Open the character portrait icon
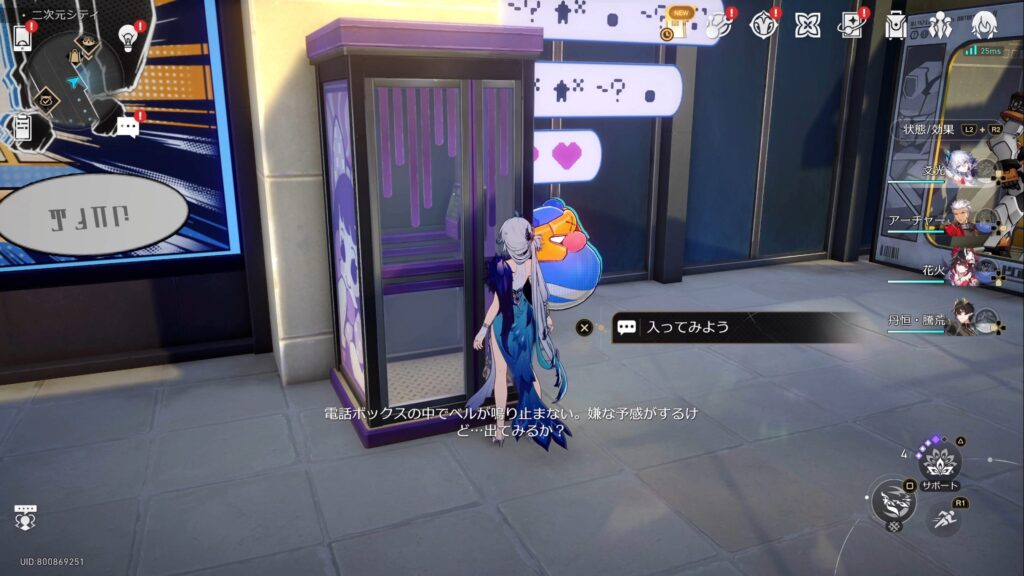This screenshot has width=1024, height=576. coord(985,25)
